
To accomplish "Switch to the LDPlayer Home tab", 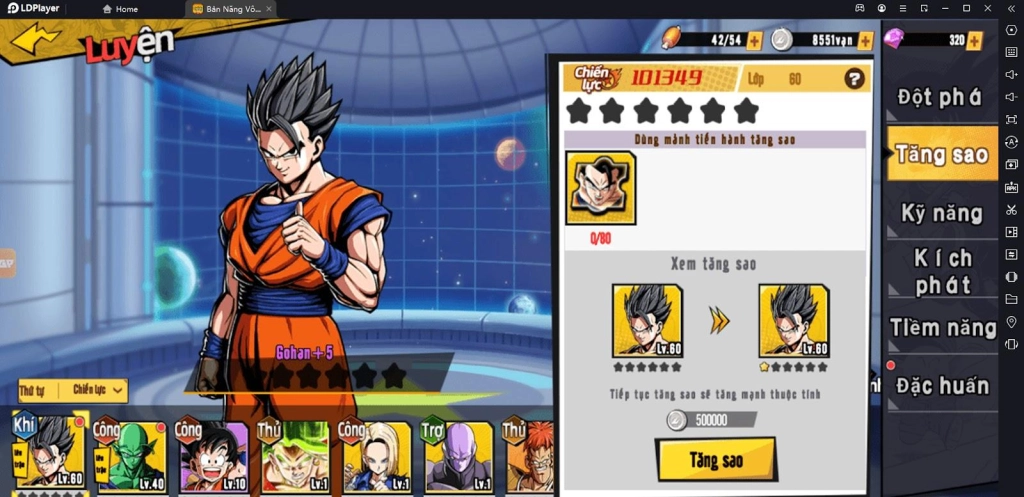I will point(120,9).
